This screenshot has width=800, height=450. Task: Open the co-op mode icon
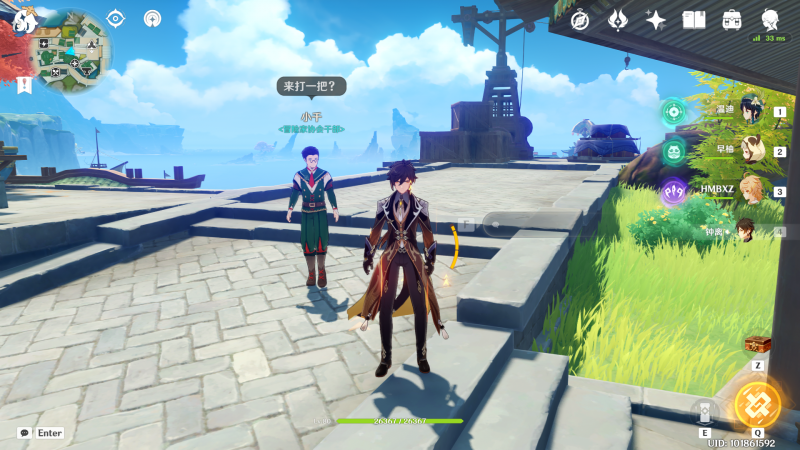pos(152,18)
